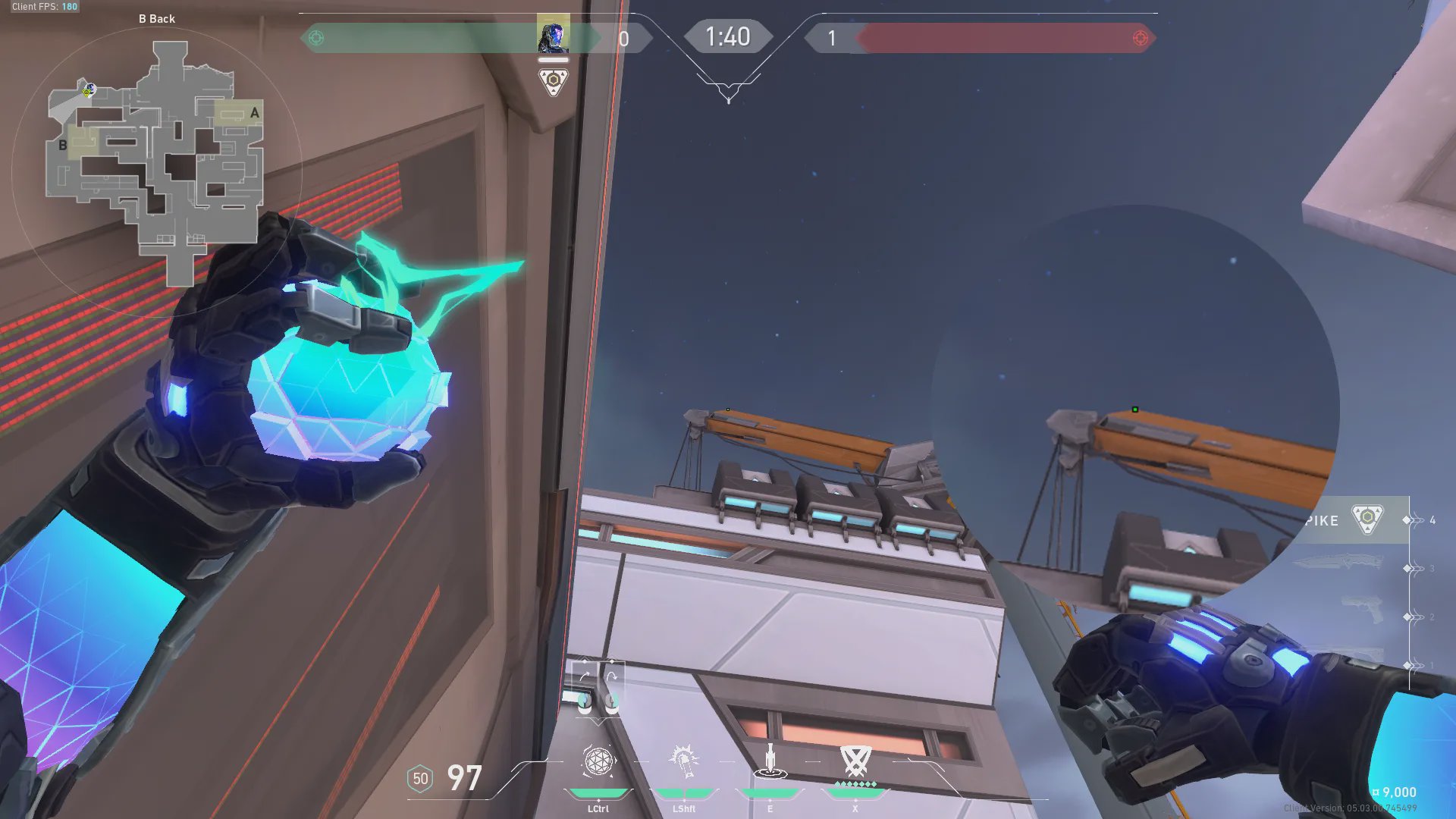Select the FRAG/ment geodesic sphere ability

tap(598, 761)
